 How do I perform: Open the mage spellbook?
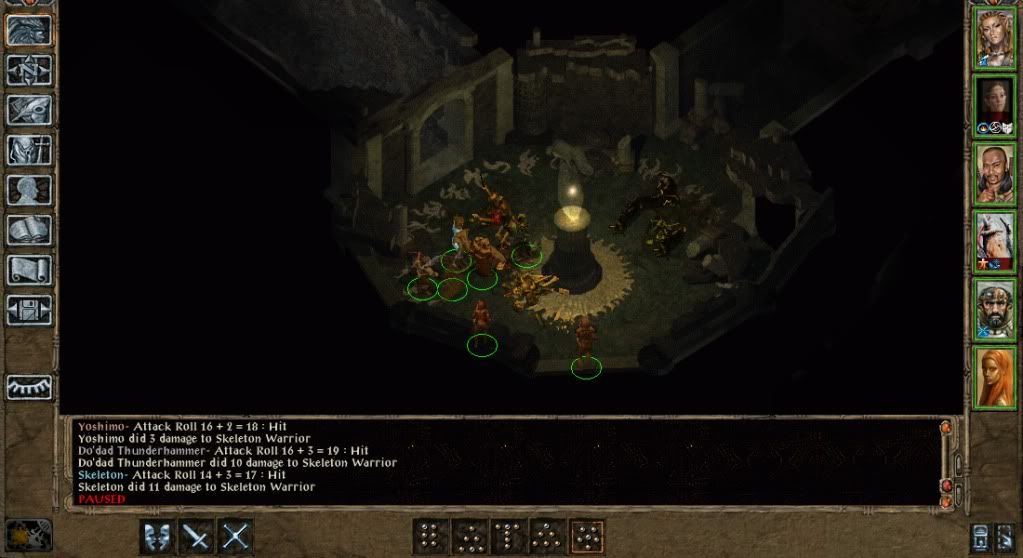pyautogui.click(x=28, y=231)
